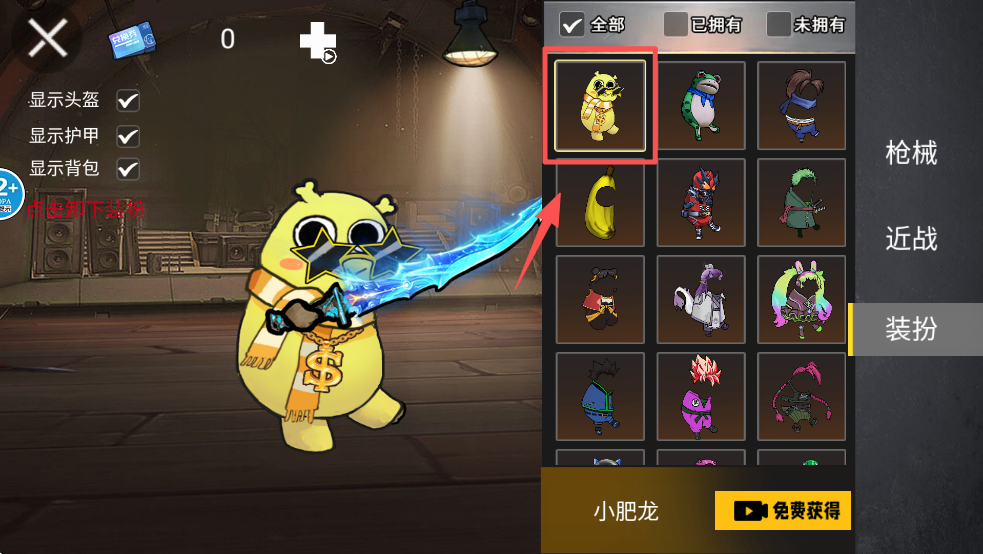Switch to the 枪械 tab
The height and width of the screenshot is (554, 983).
(911, 153)
